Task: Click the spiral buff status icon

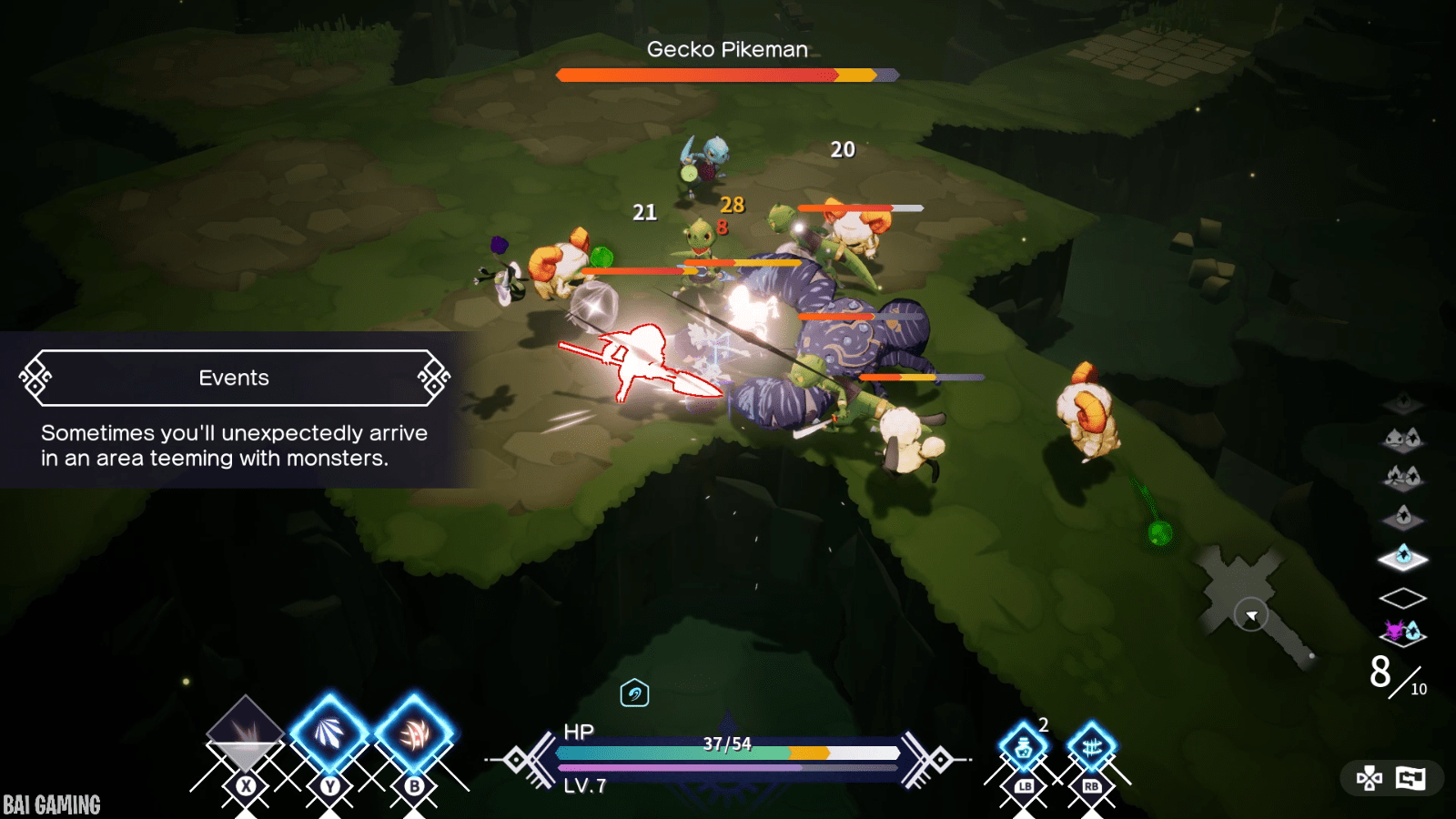Action: (634, 693)
